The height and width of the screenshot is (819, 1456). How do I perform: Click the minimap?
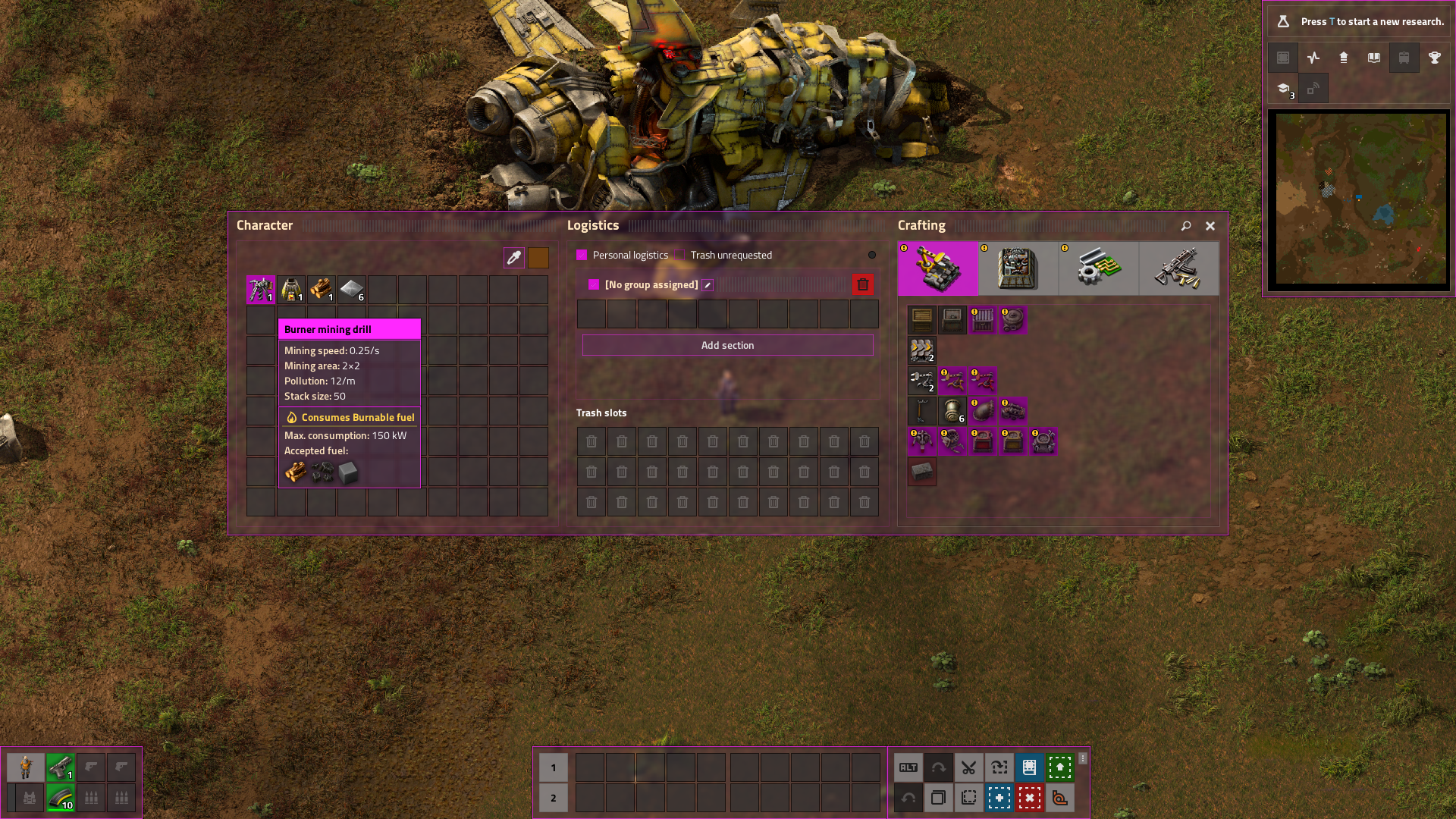[1358, 199]
